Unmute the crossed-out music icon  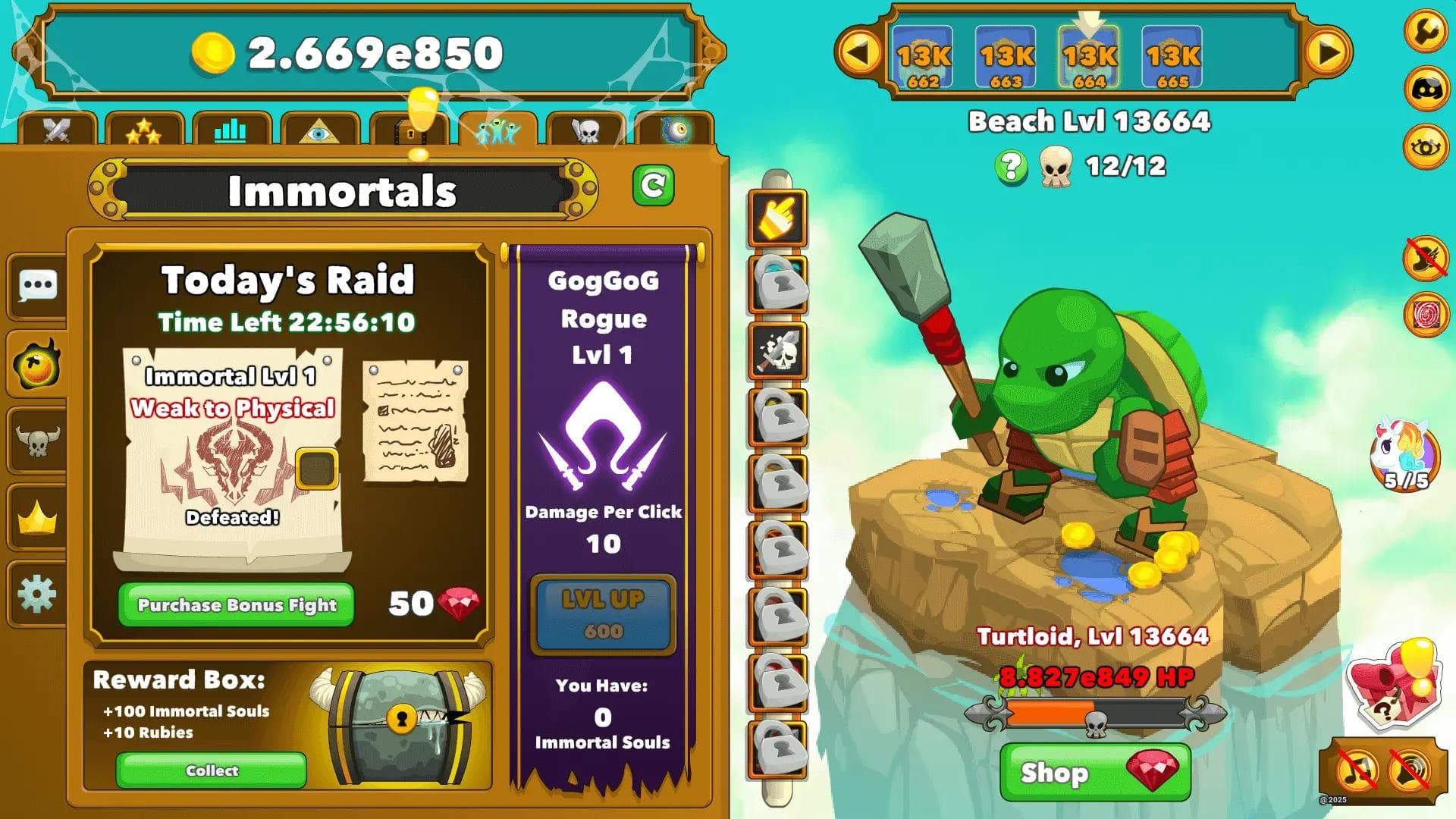pos(1357,771)
